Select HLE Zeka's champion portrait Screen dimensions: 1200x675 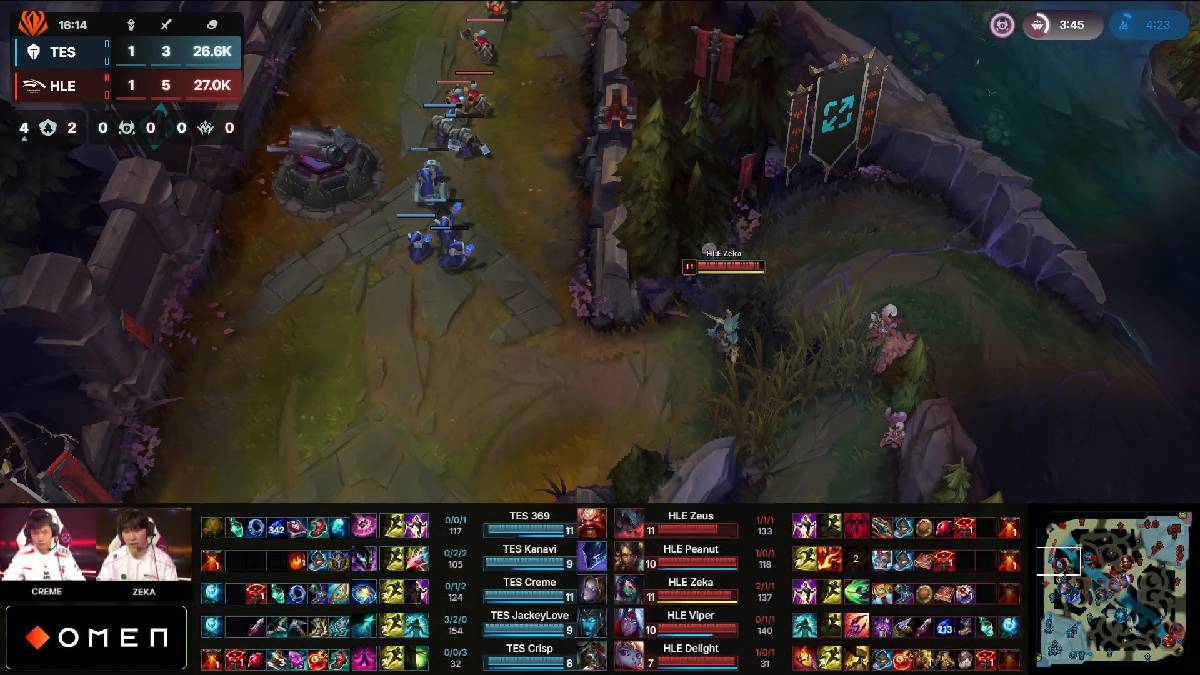(x=629, y=590)
